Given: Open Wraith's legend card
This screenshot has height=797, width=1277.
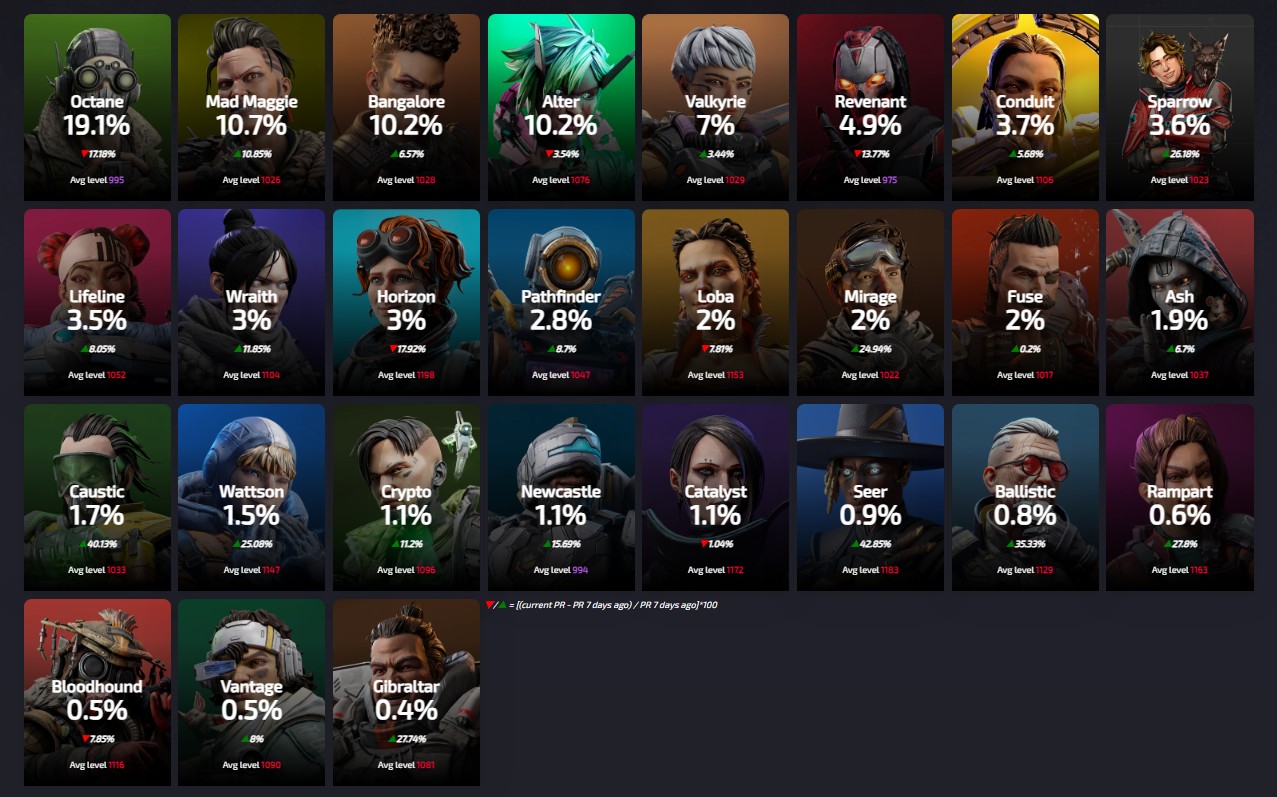Looking at the screenshot, I should click(251, 302).
